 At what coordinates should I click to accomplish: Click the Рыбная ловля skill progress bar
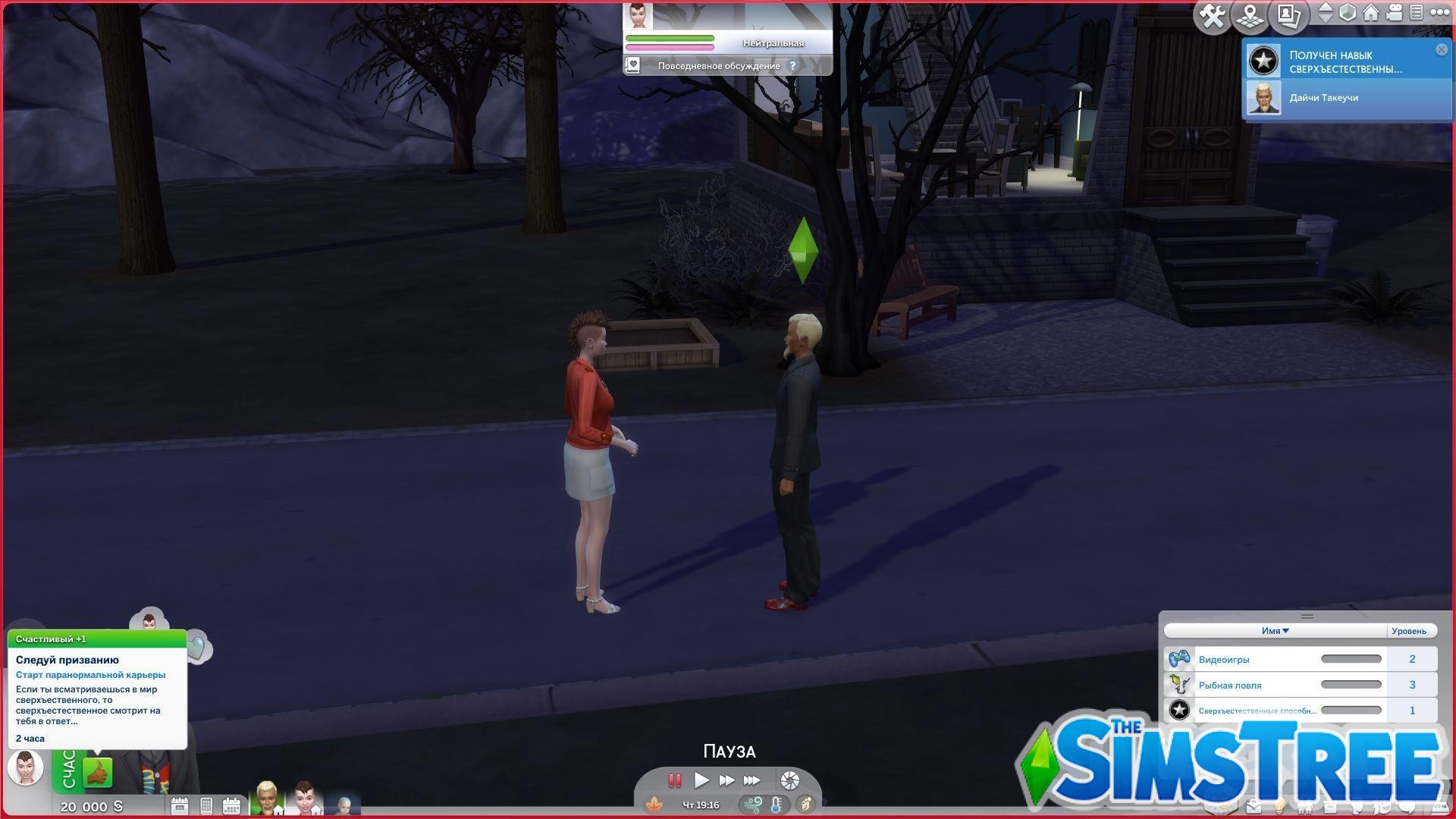tap(1351, 685)
